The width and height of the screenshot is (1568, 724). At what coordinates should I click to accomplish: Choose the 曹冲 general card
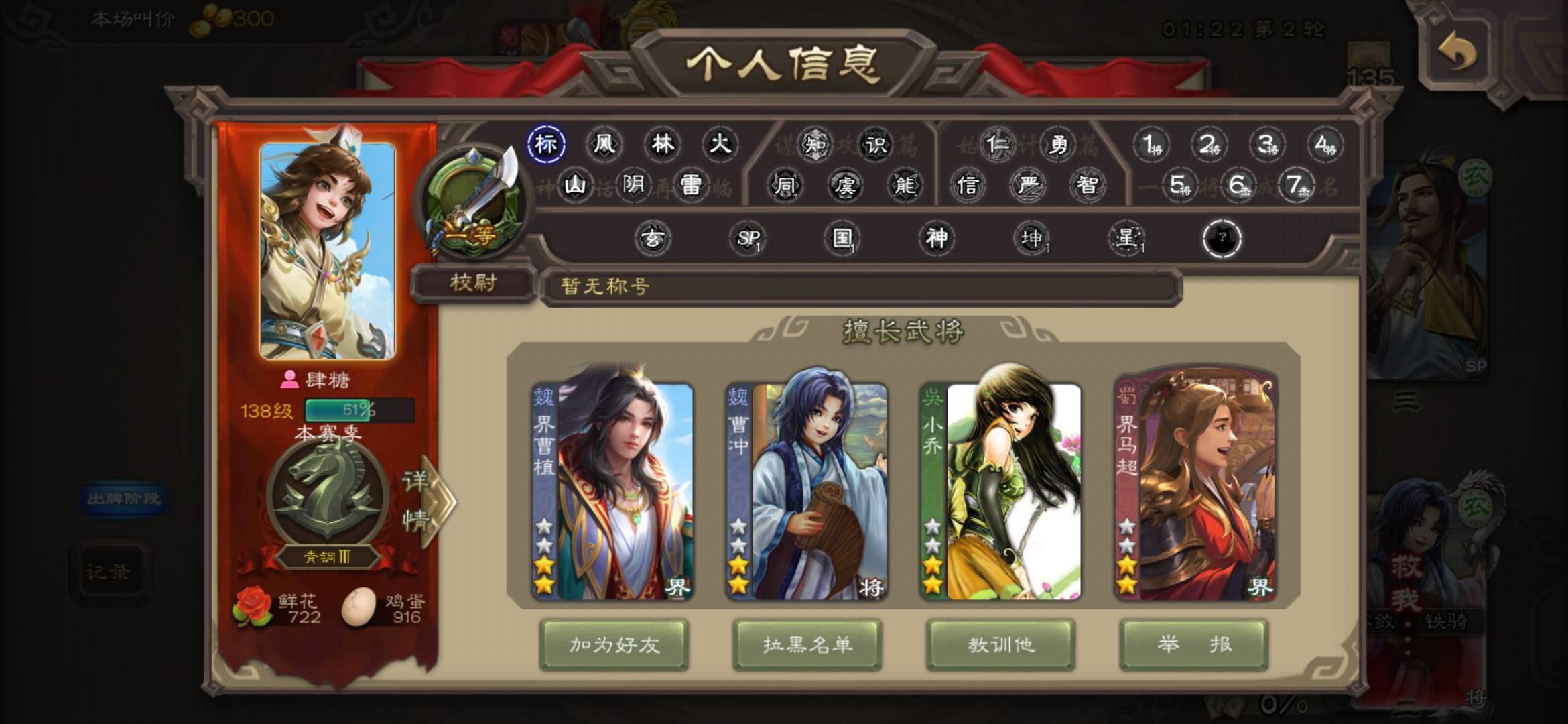tap(807, 491)
